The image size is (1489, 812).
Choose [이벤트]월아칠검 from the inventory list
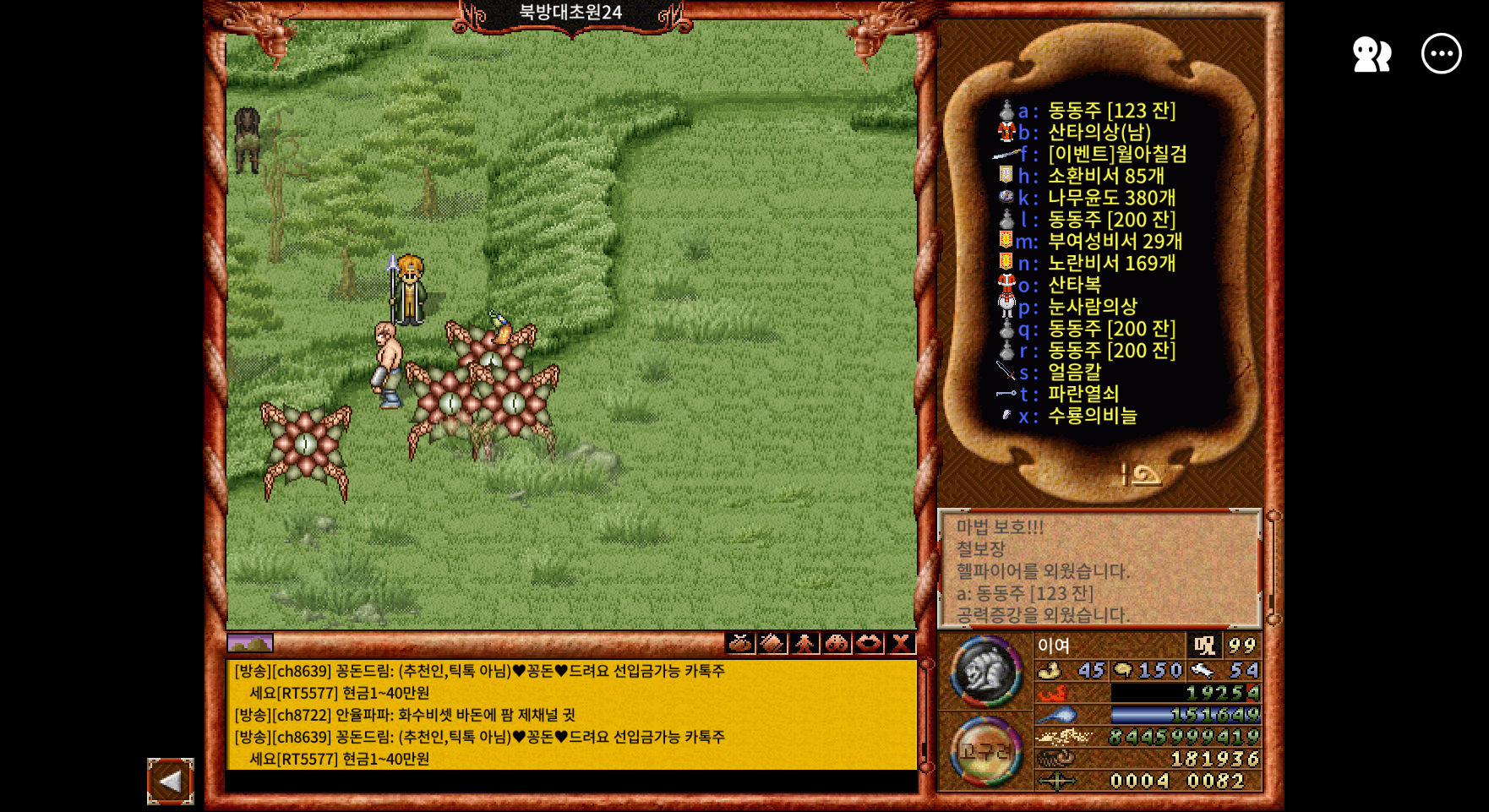tap(1116, 155)
